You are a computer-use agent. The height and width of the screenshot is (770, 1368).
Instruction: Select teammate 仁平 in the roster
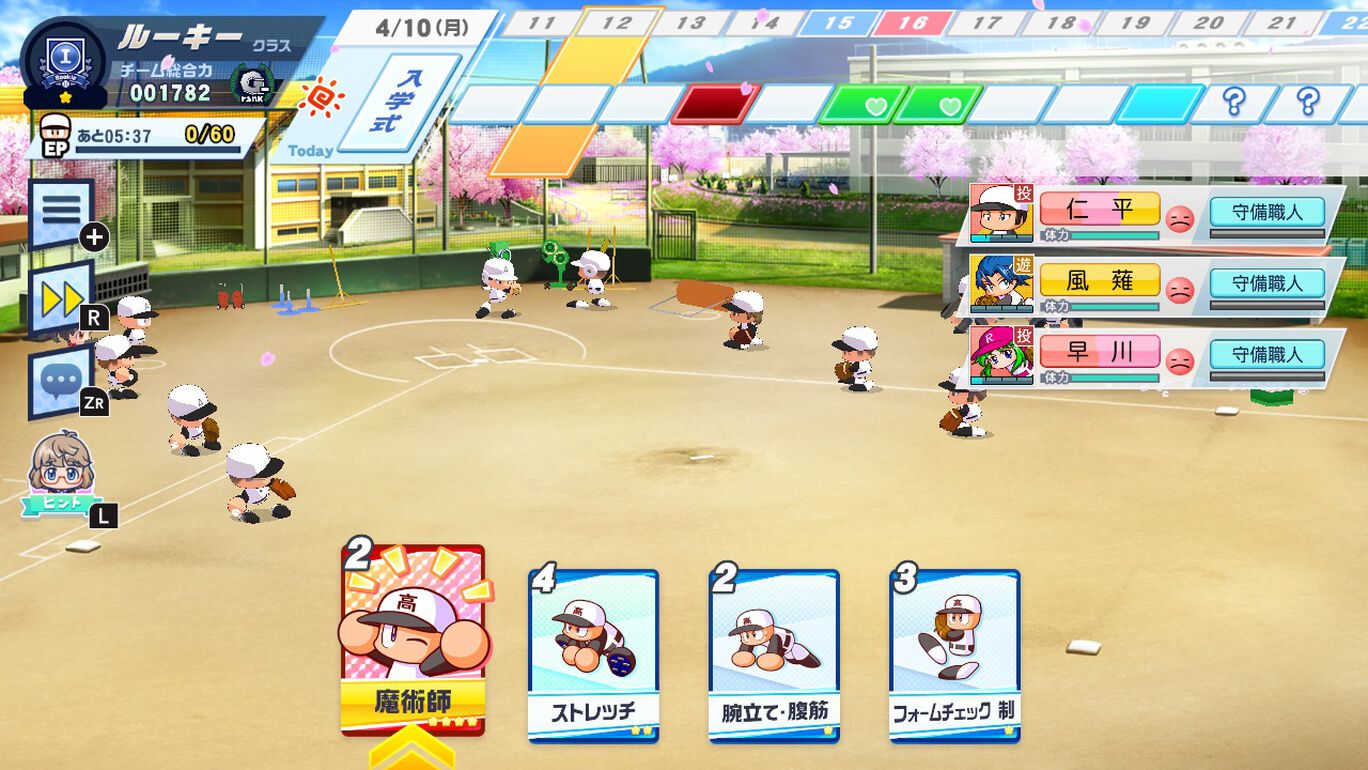click(x=1099, y=211)
